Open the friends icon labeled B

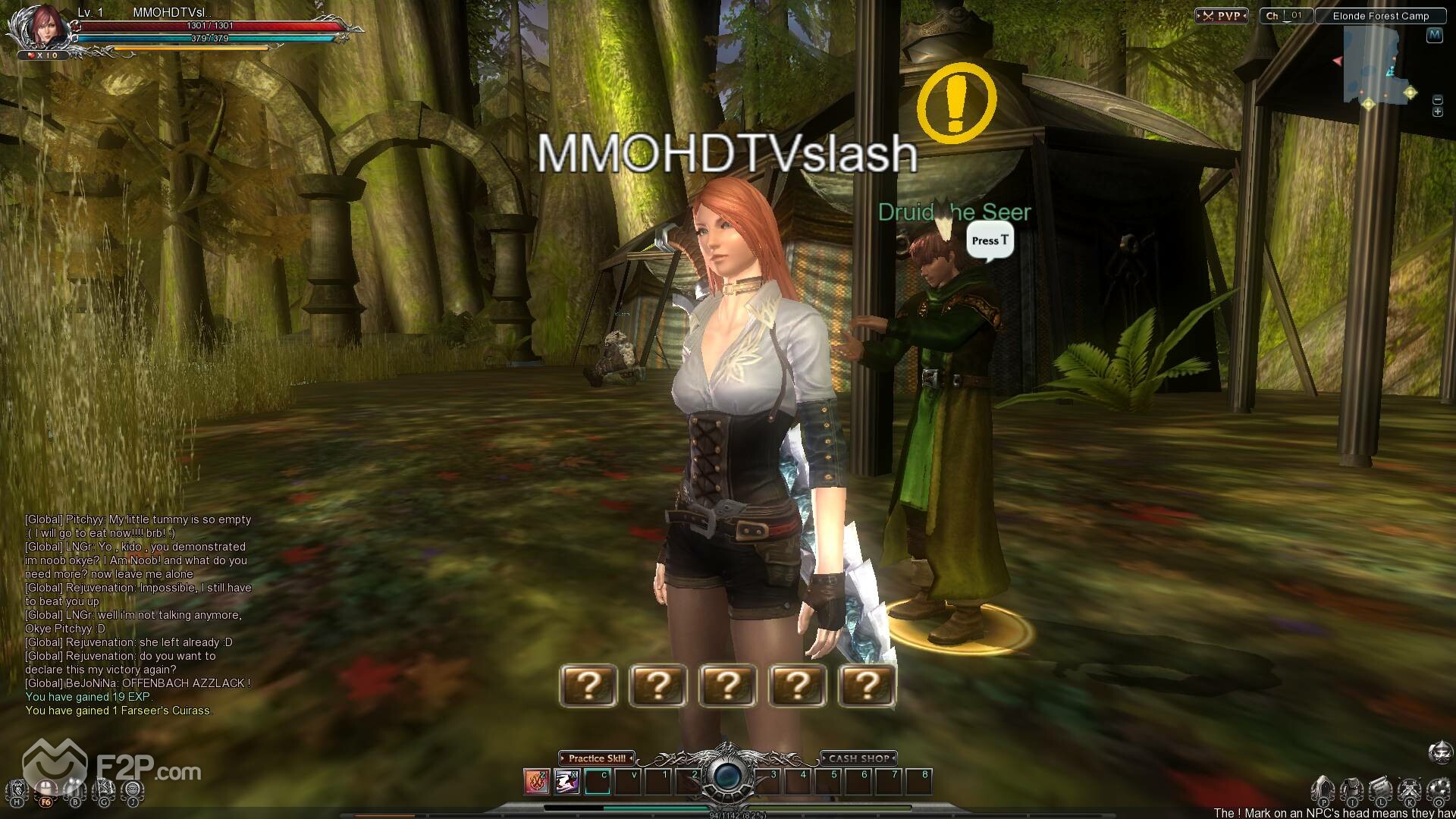[74, 791]
